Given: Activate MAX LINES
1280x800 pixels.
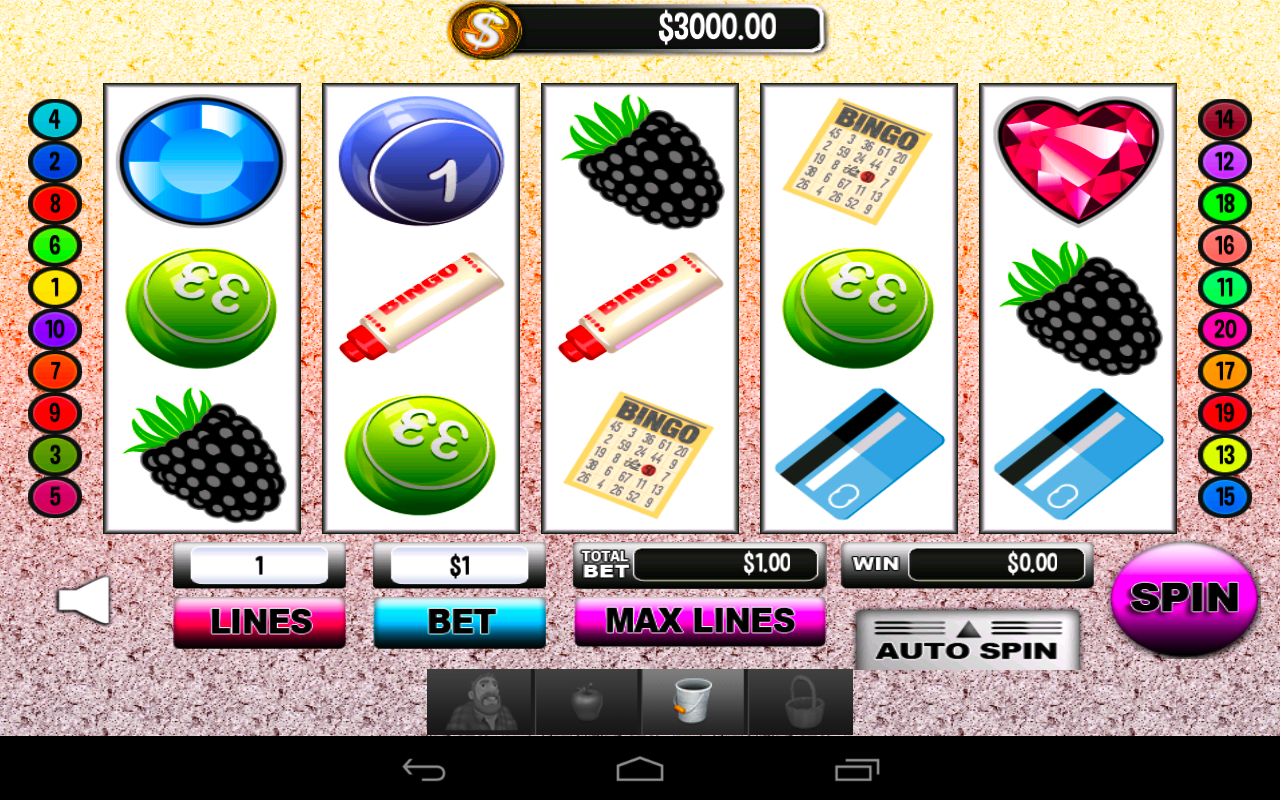Looking at the screenshot, I should tap(698, 622).
